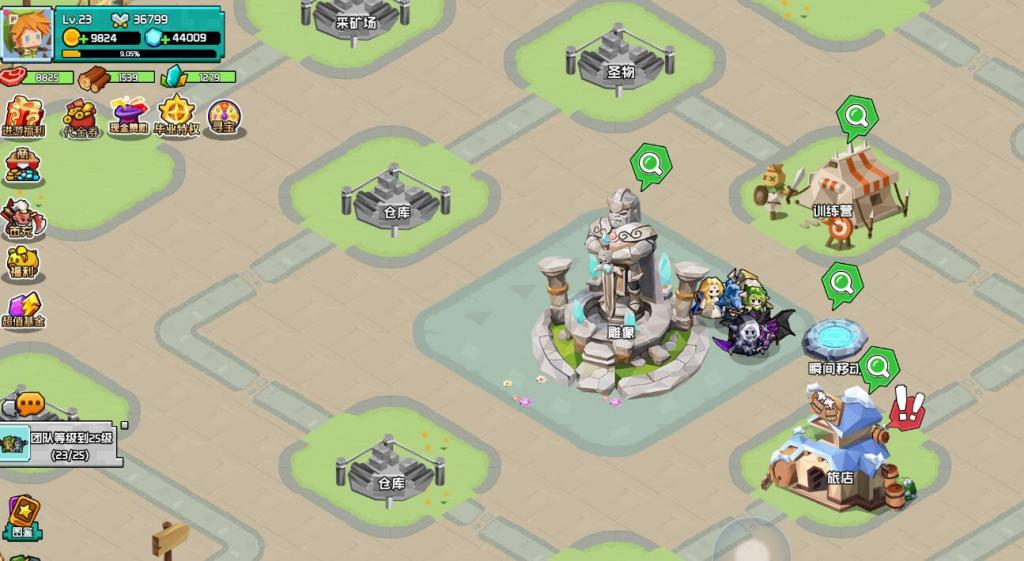Add gold coins with the plus button
The image size is (1024, 561).
[x=81, y=38]
